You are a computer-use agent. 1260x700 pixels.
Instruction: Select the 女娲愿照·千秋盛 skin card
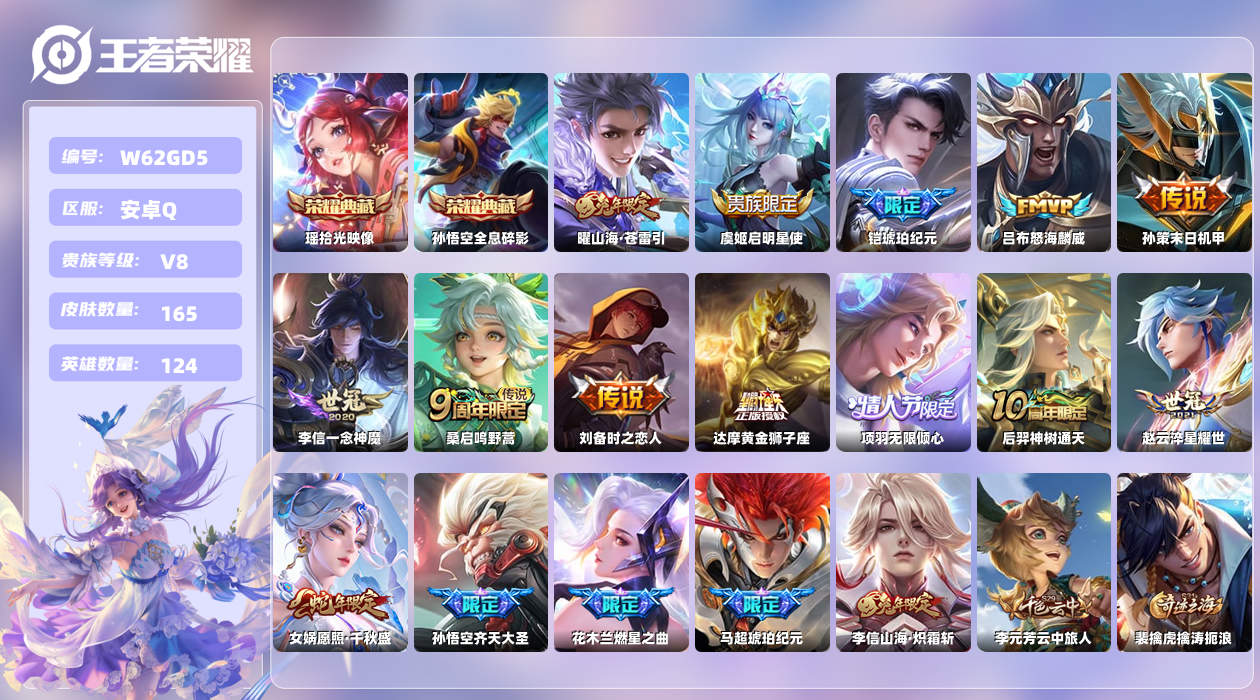click(340, 562)
